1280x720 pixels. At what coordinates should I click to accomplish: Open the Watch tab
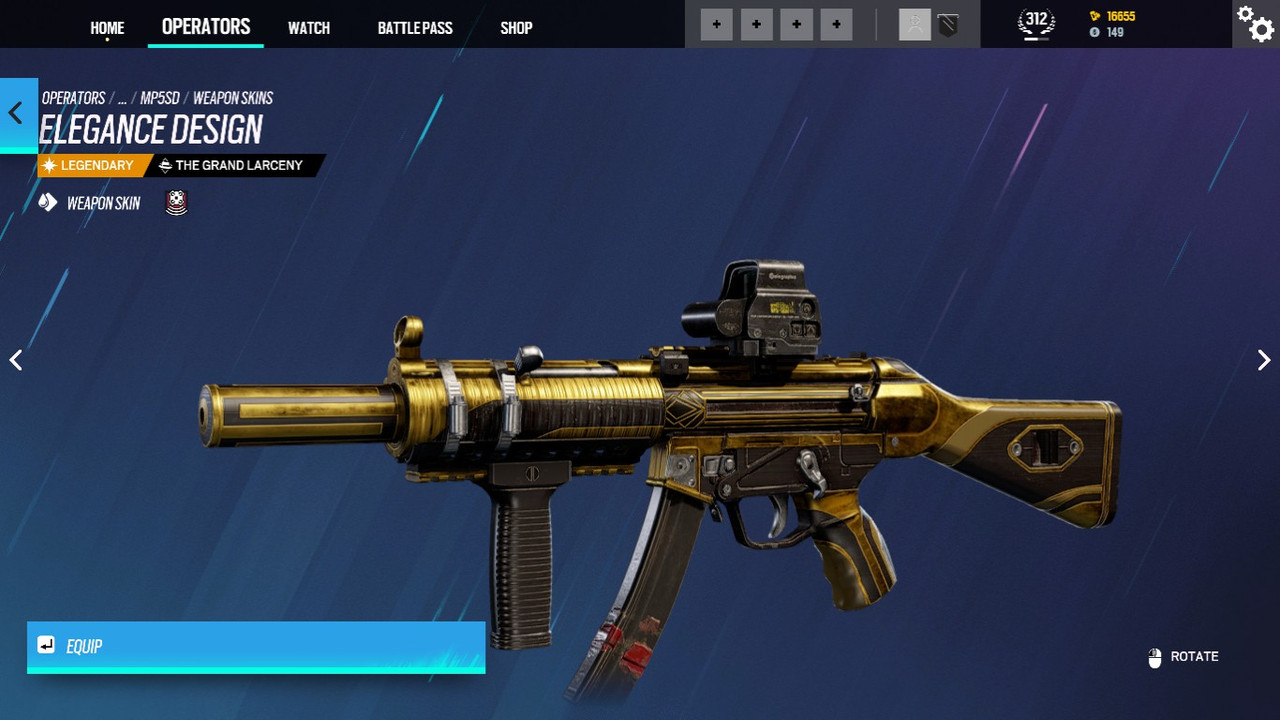point(309,28)
